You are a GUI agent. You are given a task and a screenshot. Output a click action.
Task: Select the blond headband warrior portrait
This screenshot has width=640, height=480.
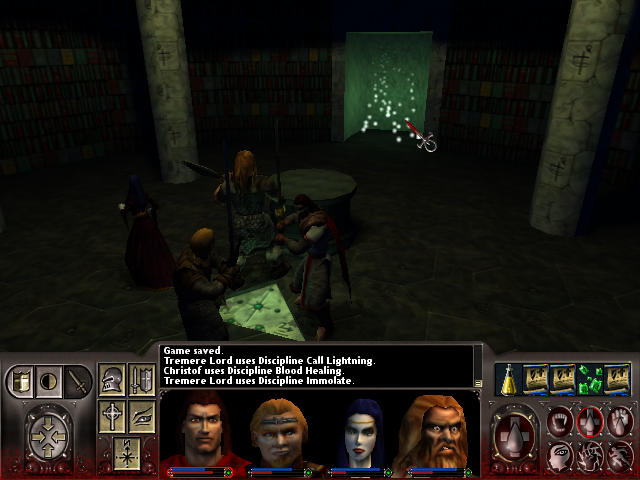[x=278, y=430]
